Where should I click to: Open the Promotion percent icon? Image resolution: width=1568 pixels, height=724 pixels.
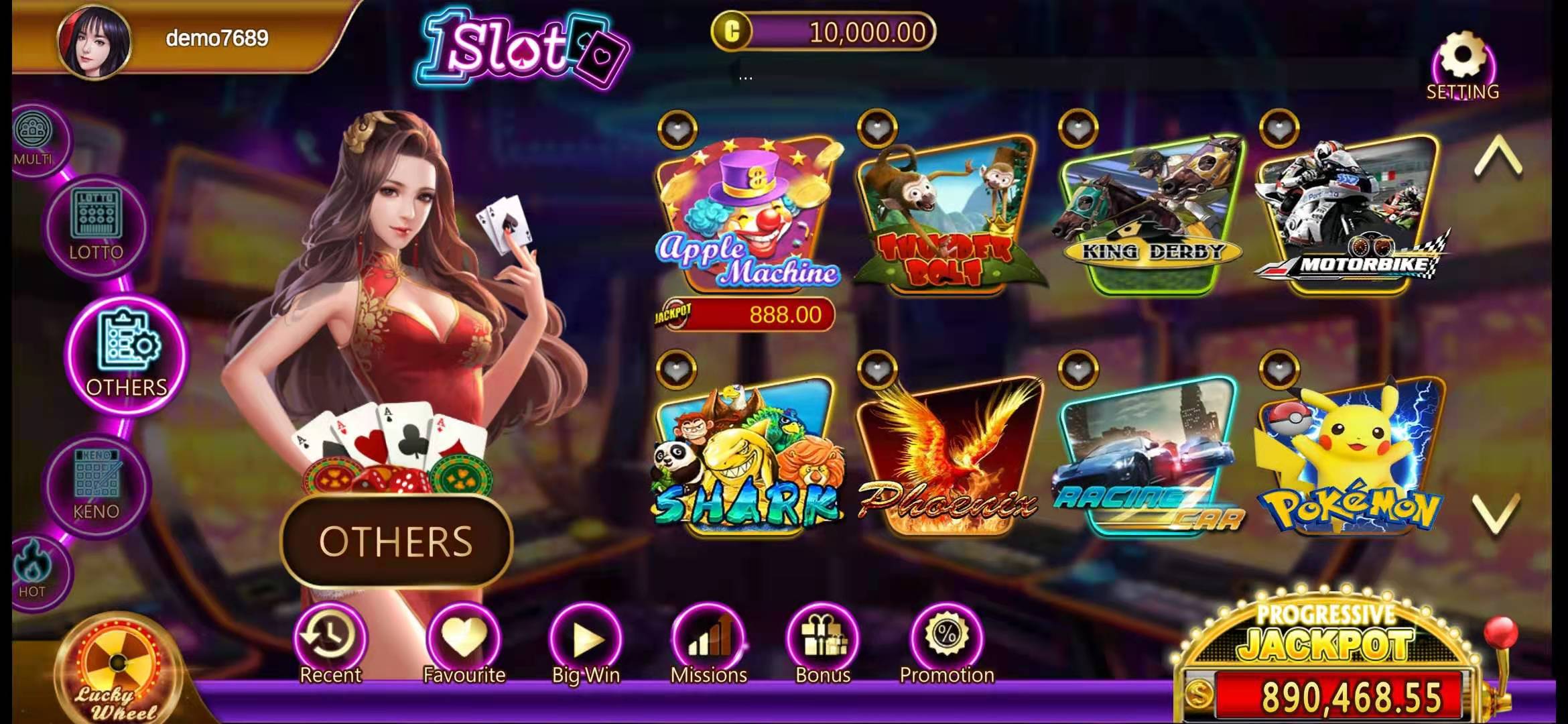(947, 644)
